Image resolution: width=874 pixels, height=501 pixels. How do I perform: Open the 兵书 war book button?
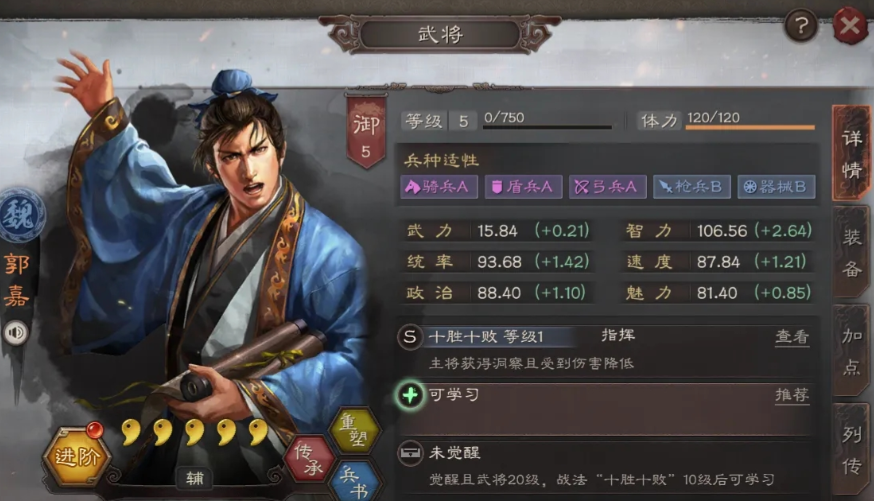tap(354, 480)
